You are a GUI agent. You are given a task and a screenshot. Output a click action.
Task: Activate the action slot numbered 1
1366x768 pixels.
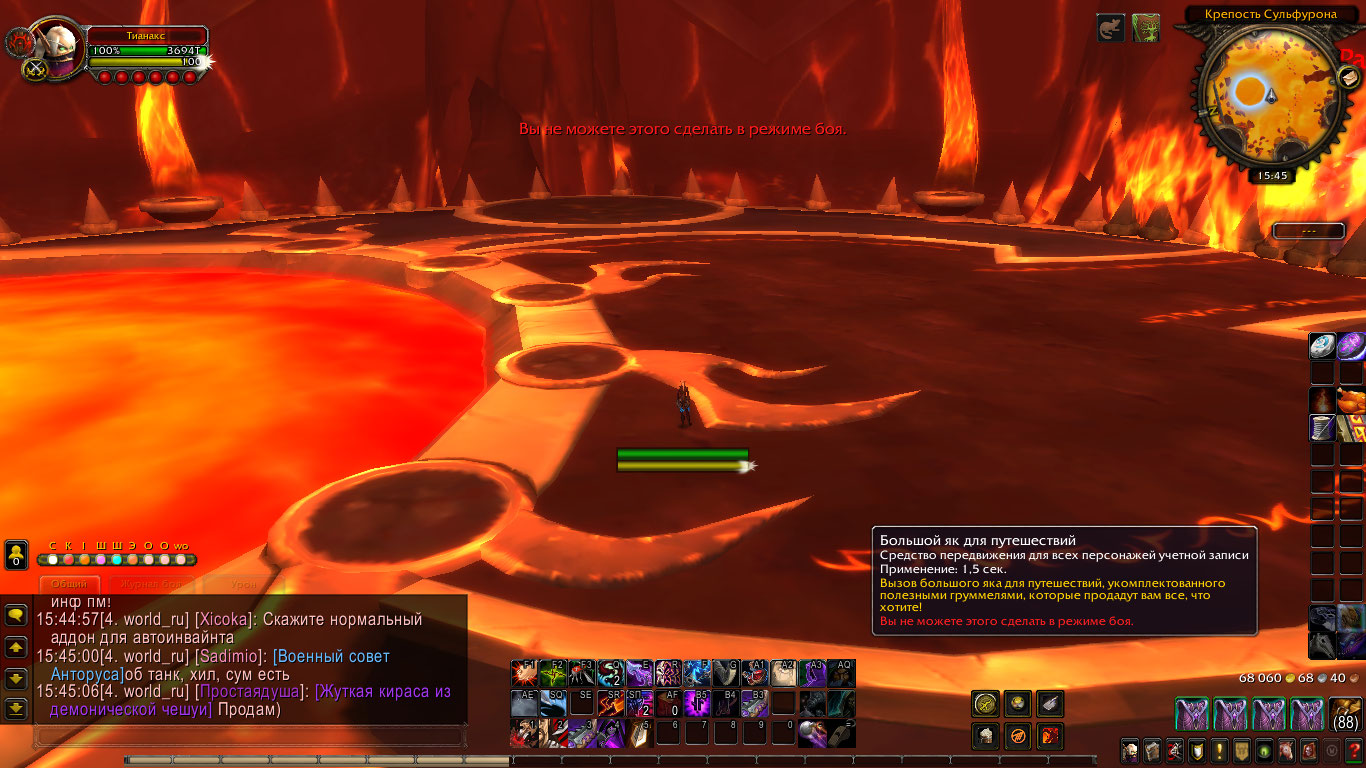523,733
